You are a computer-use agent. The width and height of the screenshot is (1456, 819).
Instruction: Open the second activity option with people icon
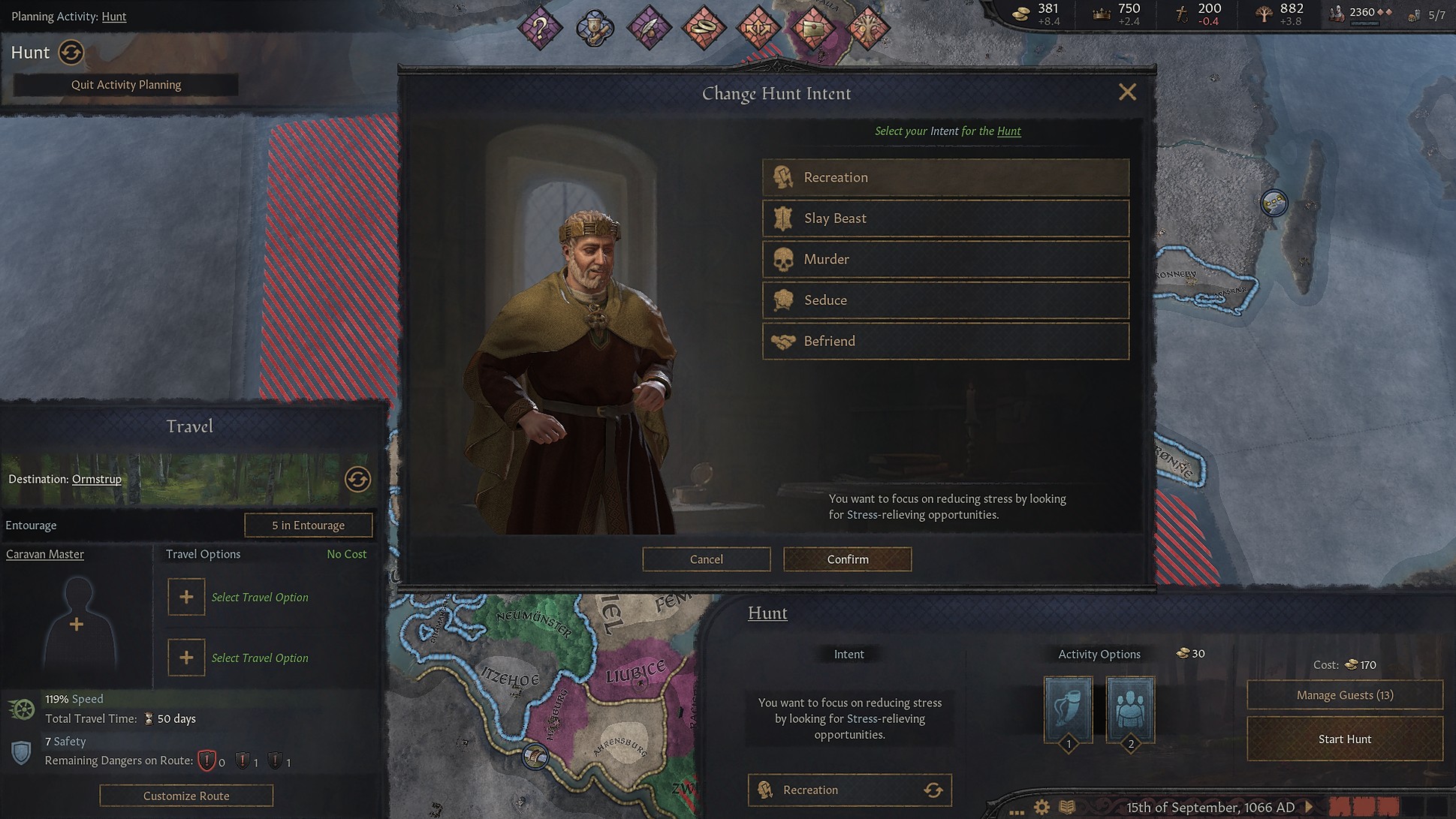point(1130,709)
